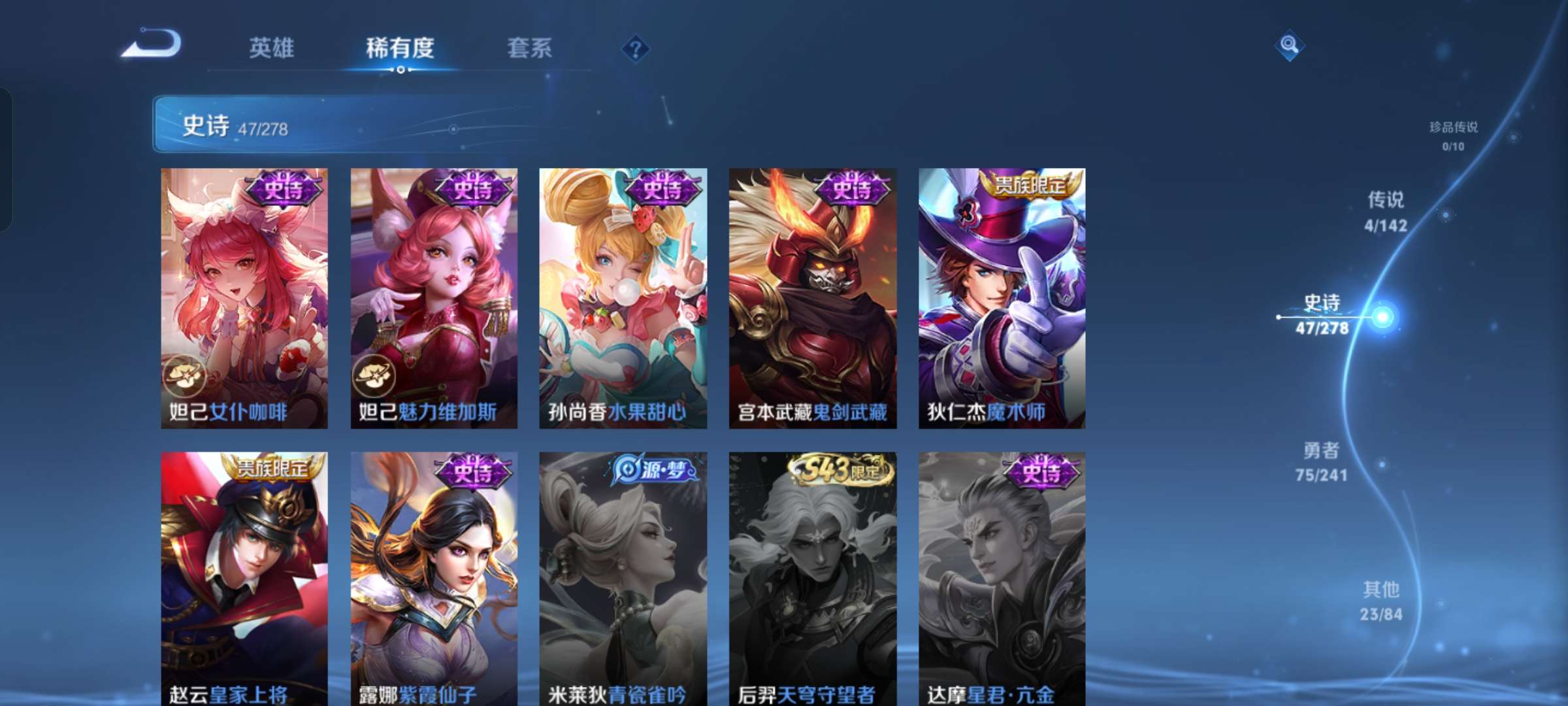
Task: Click the owned marker on 妲己女仆咖啡 card
Action: pyautogui.click(x=185, y=377)
